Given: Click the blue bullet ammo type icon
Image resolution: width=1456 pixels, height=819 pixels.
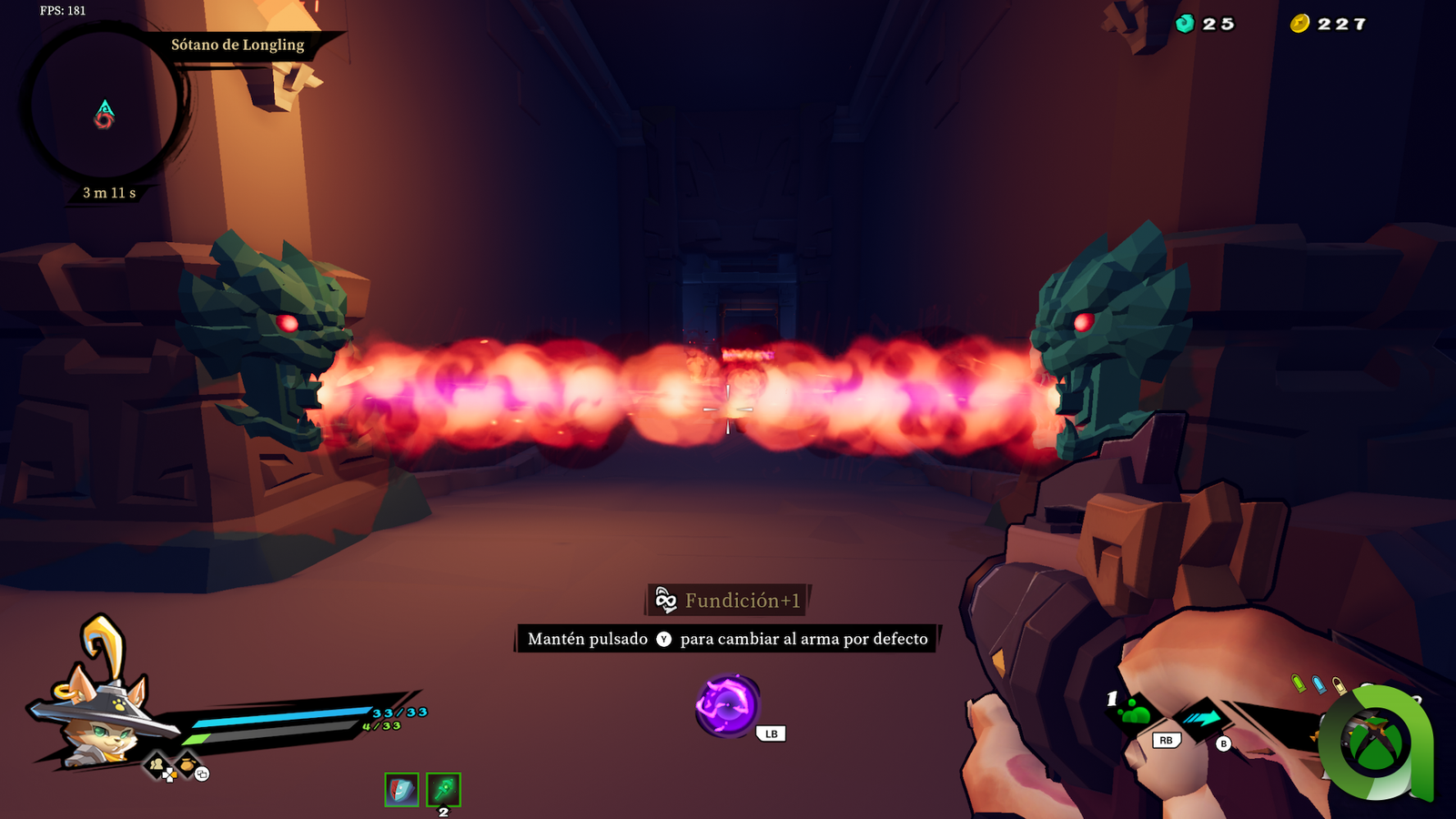Looking at the screenshot, I should coord(1319,683).
